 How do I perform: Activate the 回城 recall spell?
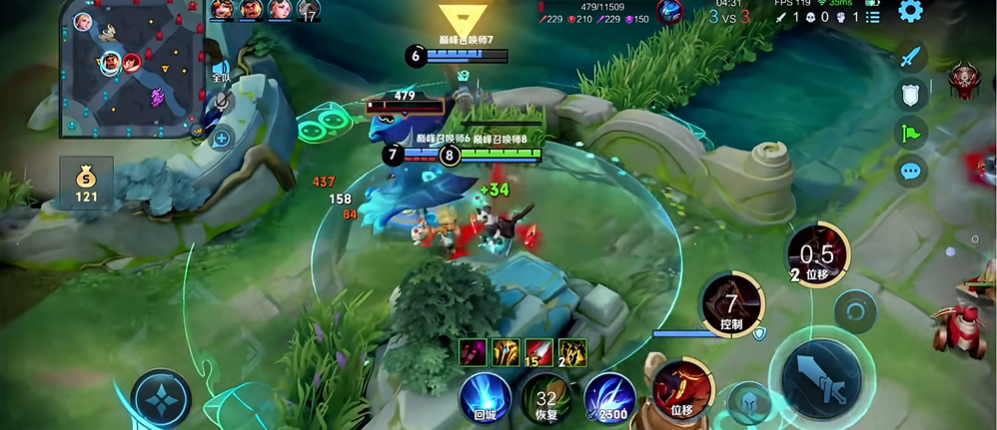point(485,395)
